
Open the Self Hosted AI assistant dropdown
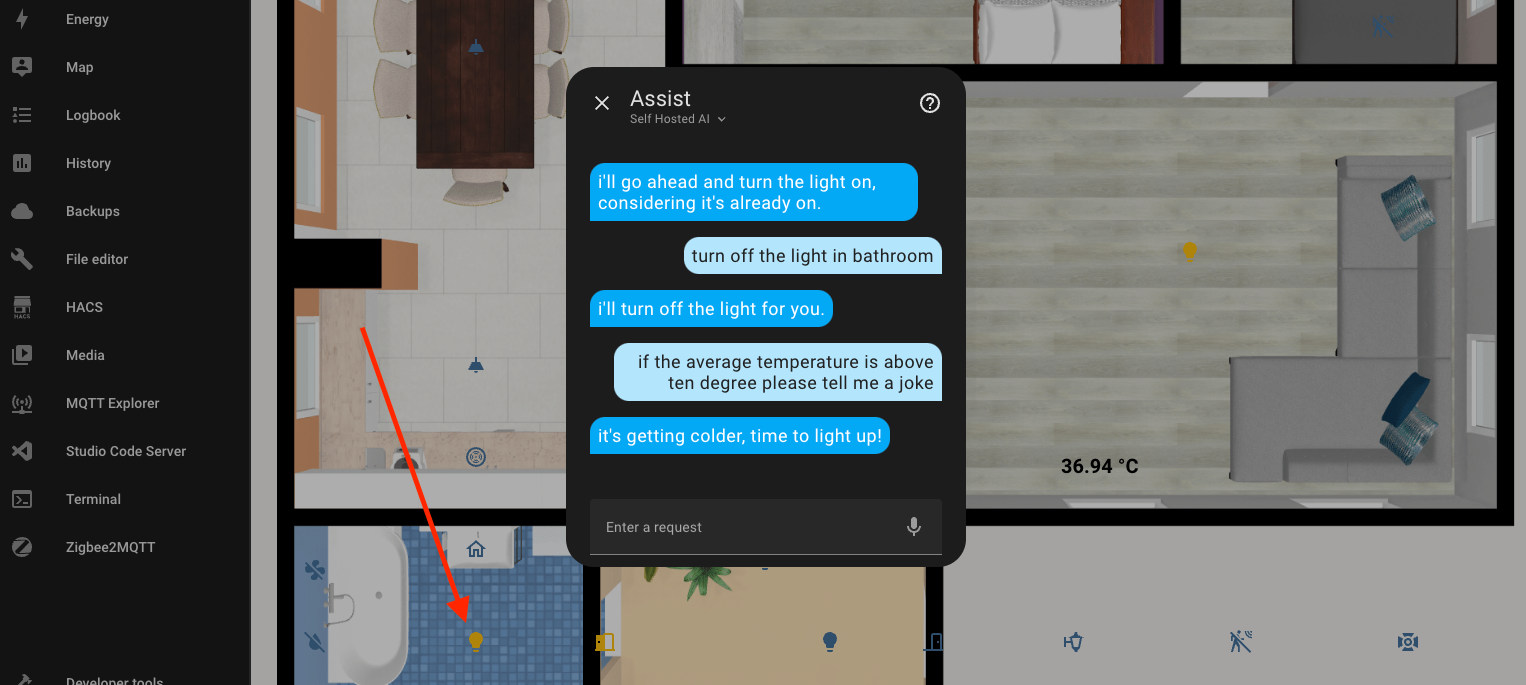point(678,119)
